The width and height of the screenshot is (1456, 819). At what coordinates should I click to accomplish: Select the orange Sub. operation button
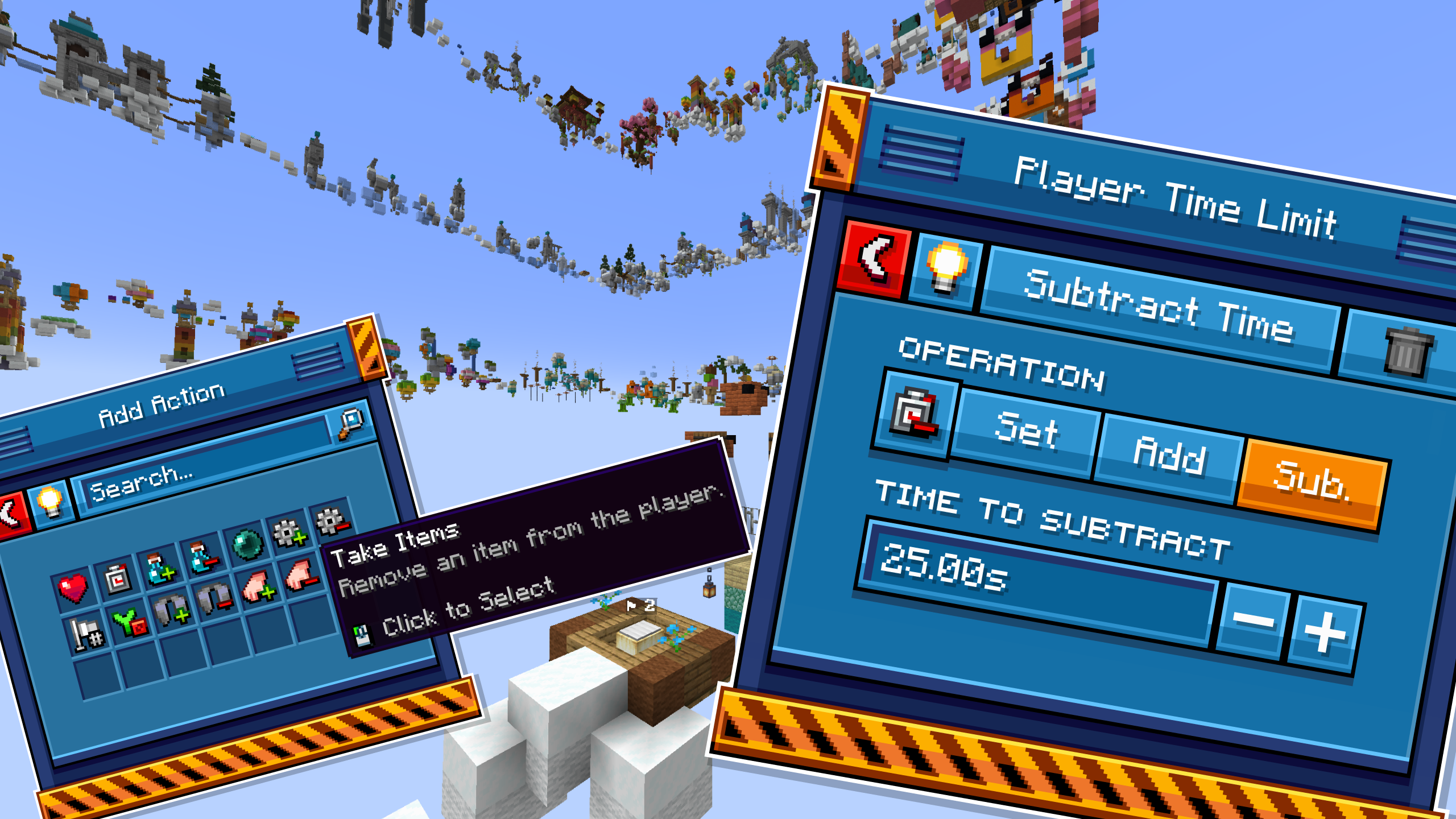coord(1312,483)
